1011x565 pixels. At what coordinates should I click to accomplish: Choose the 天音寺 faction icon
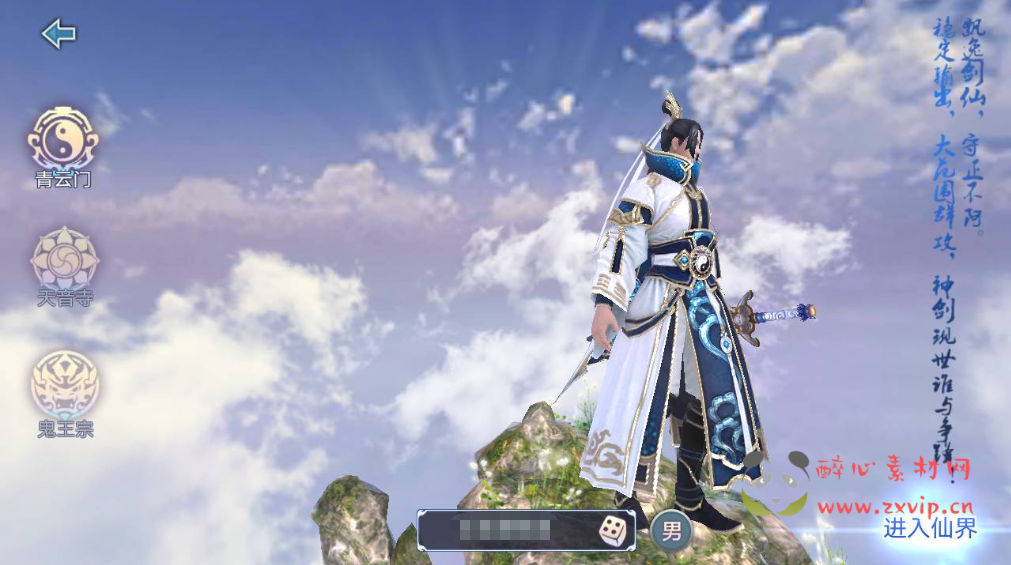[x=64, y=259]
